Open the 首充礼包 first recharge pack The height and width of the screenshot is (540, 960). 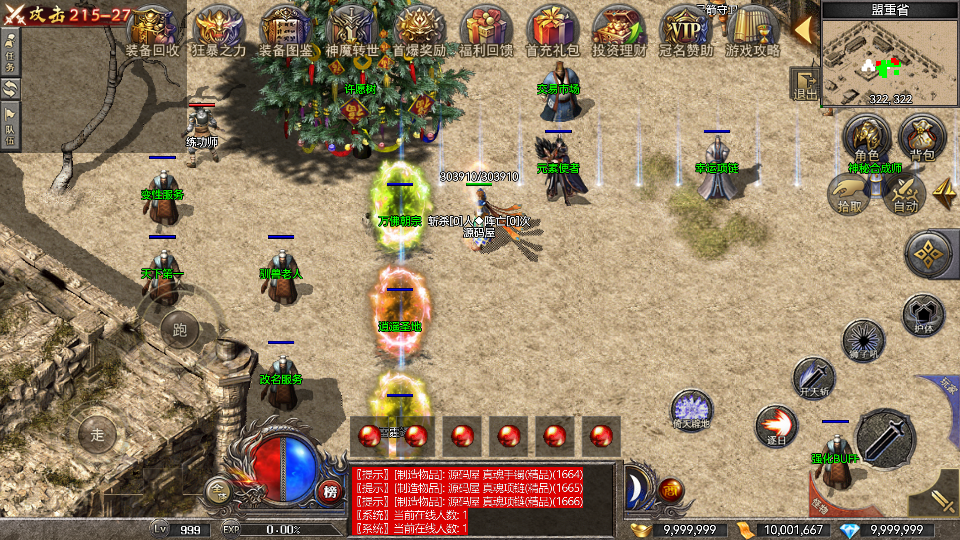[552, 28]
